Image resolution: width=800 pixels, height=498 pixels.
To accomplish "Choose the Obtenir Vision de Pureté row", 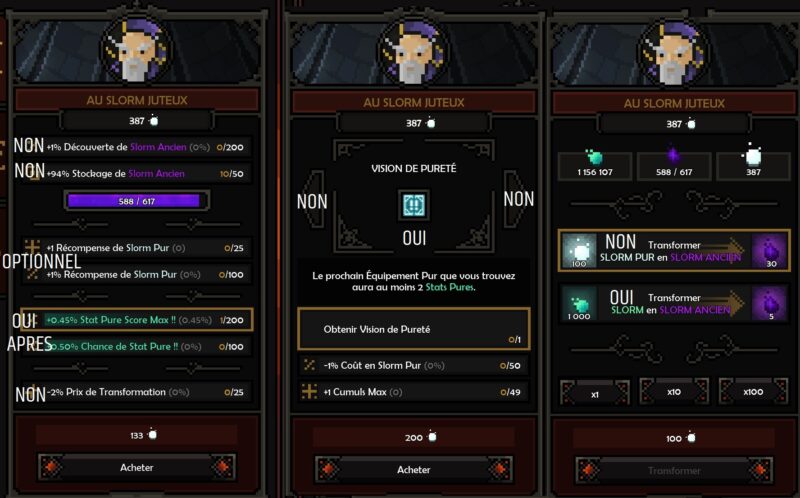I will [x=413, y=329].
